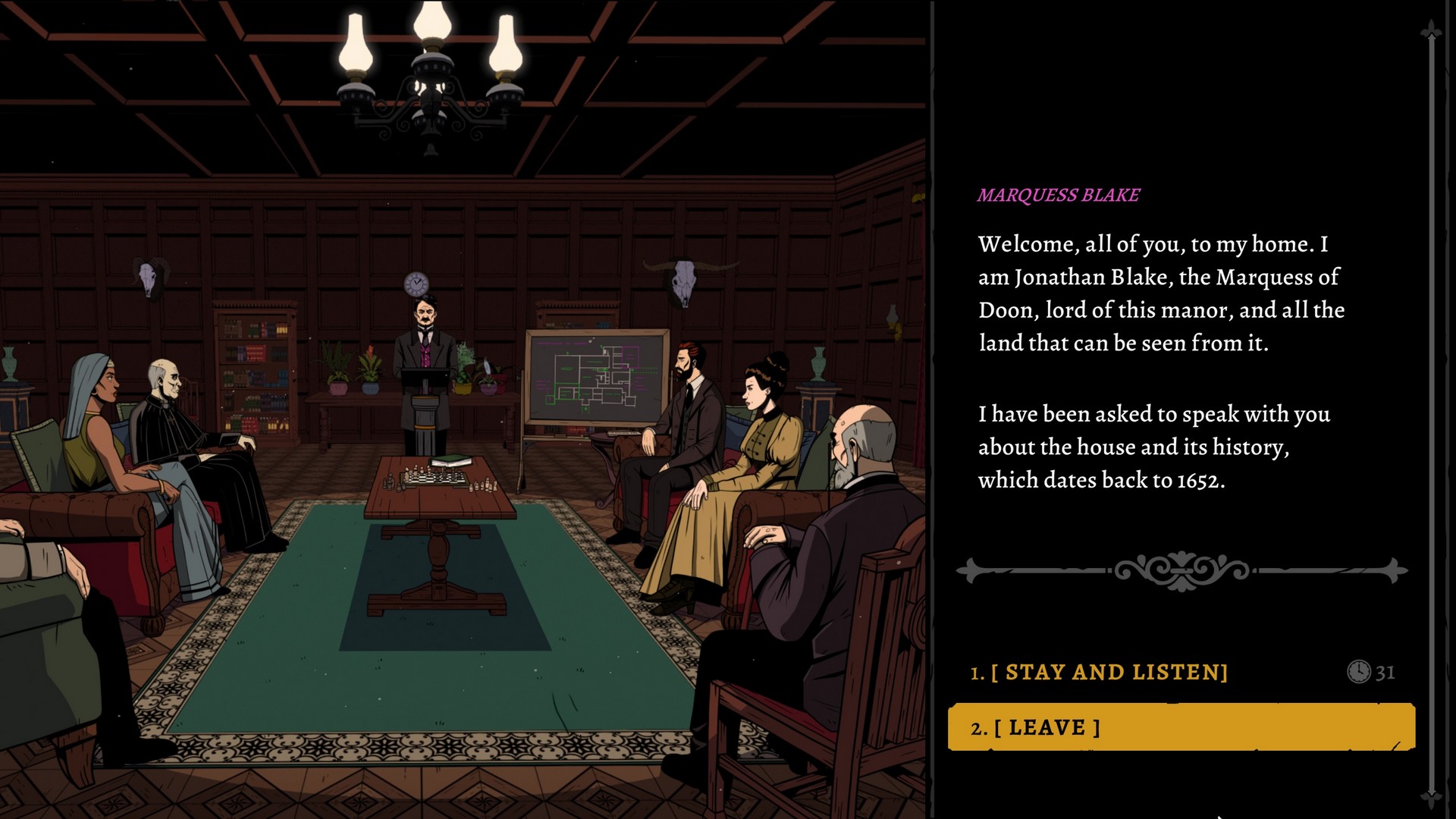Click Marquess Blake standing at his lectern
This screenshot has height=819, width=1456.
point(425,349)
